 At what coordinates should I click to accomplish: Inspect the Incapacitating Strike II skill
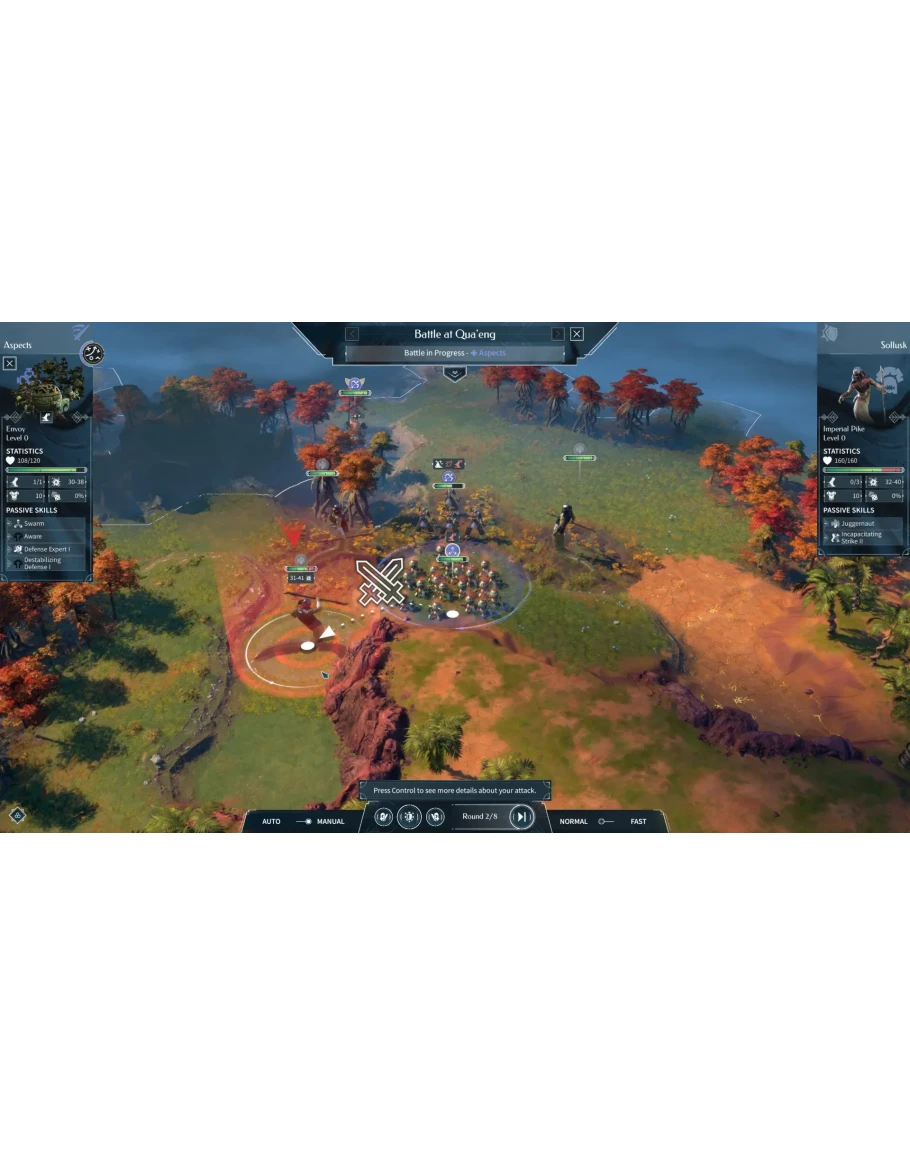860,538
